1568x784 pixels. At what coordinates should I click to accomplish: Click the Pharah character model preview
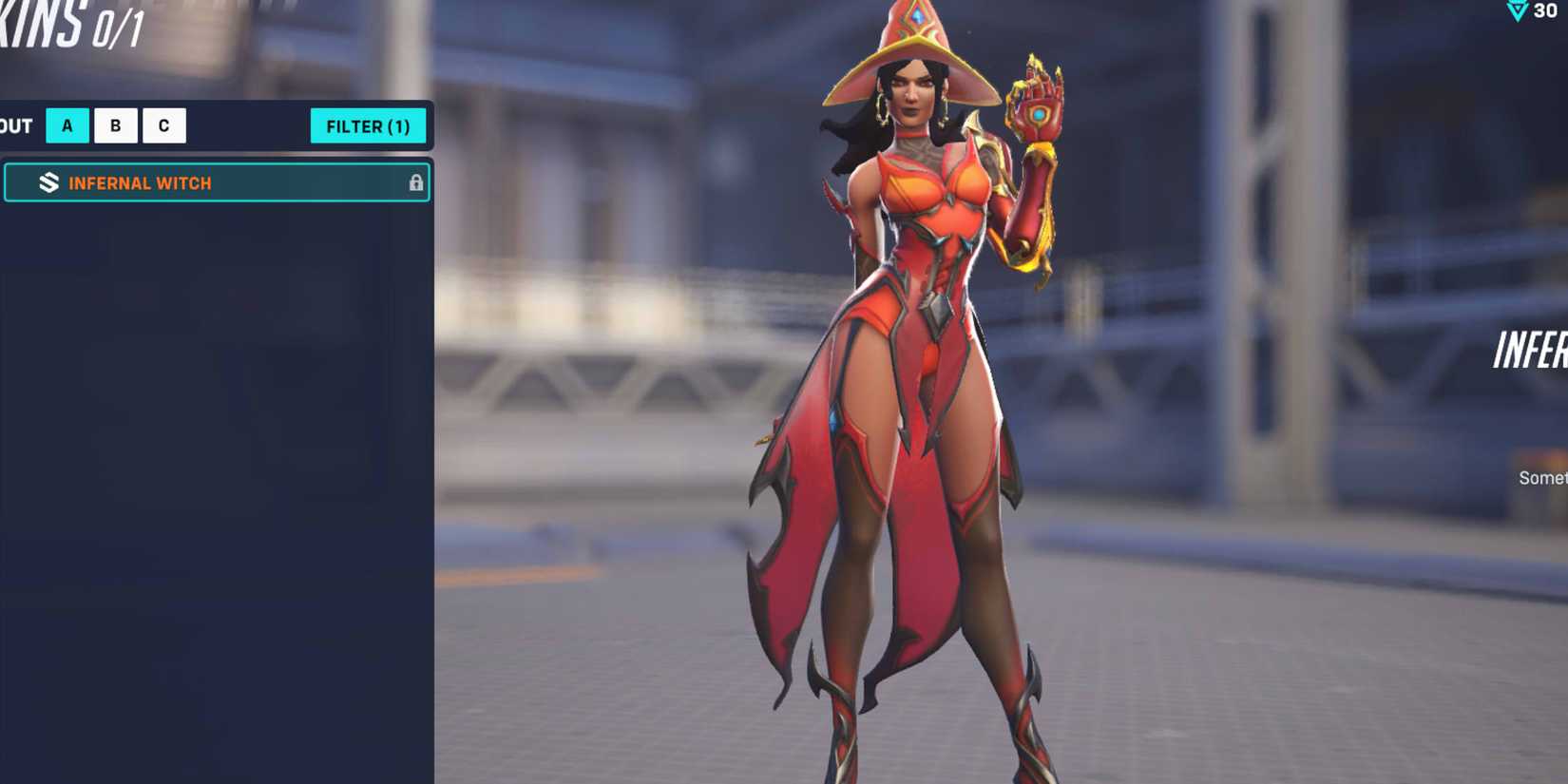(912, 380)
